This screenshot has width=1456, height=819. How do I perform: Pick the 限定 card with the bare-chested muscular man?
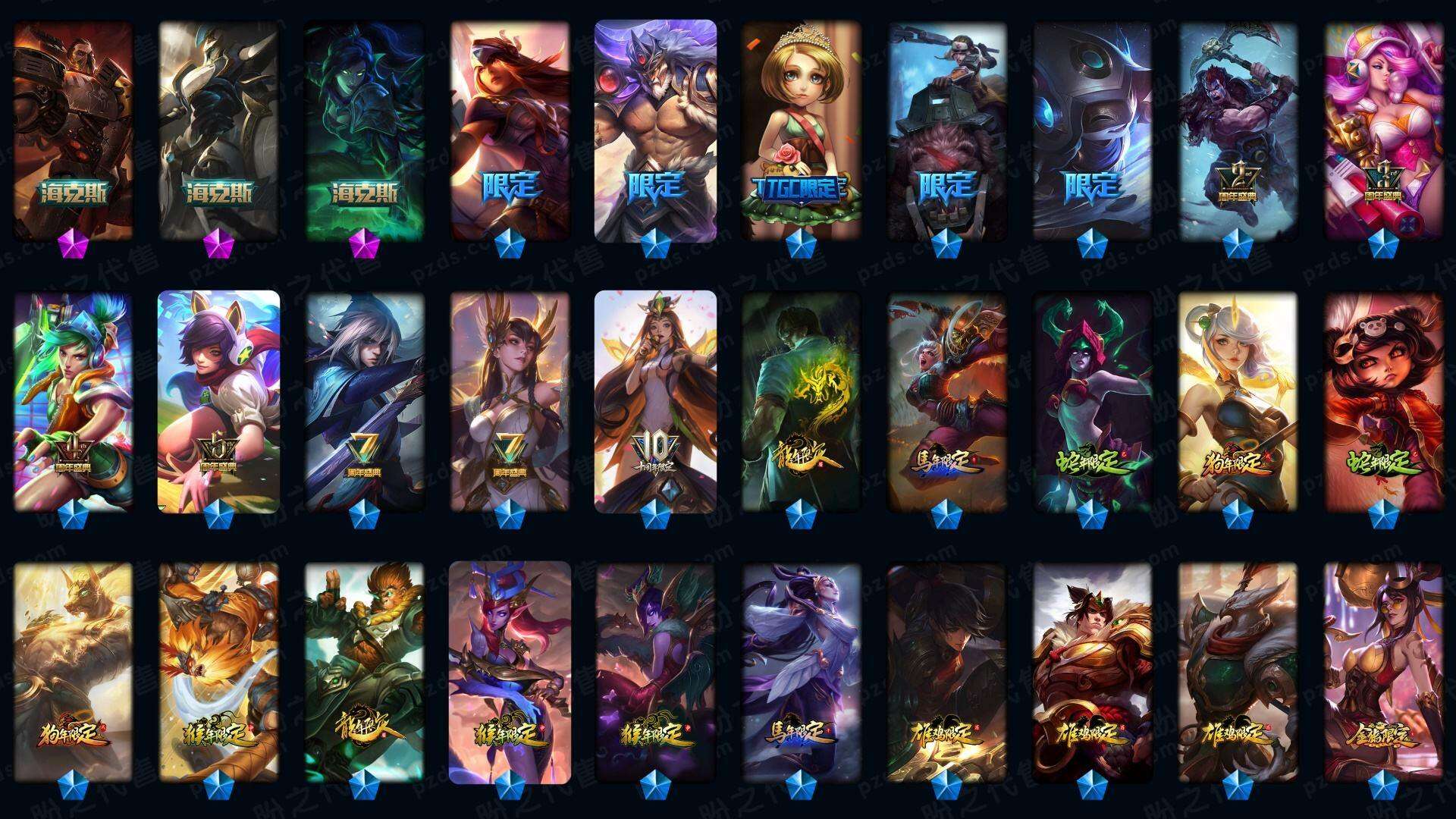(x=655, y=130)
